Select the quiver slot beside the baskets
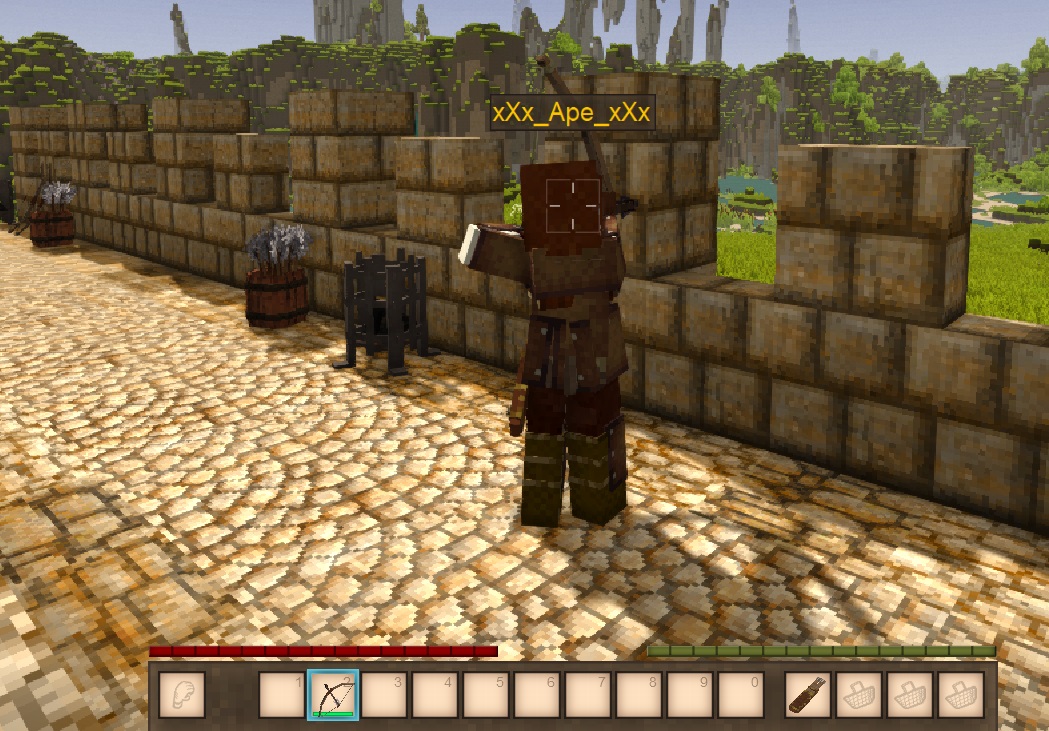Screen dimensions: 1049x731 point(807,694)
